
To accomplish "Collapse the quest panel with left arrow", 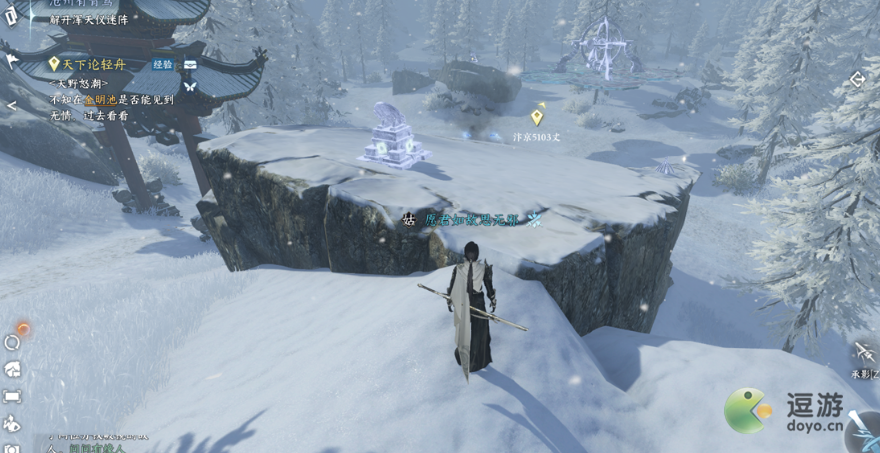I will click(x=11, y=105).
